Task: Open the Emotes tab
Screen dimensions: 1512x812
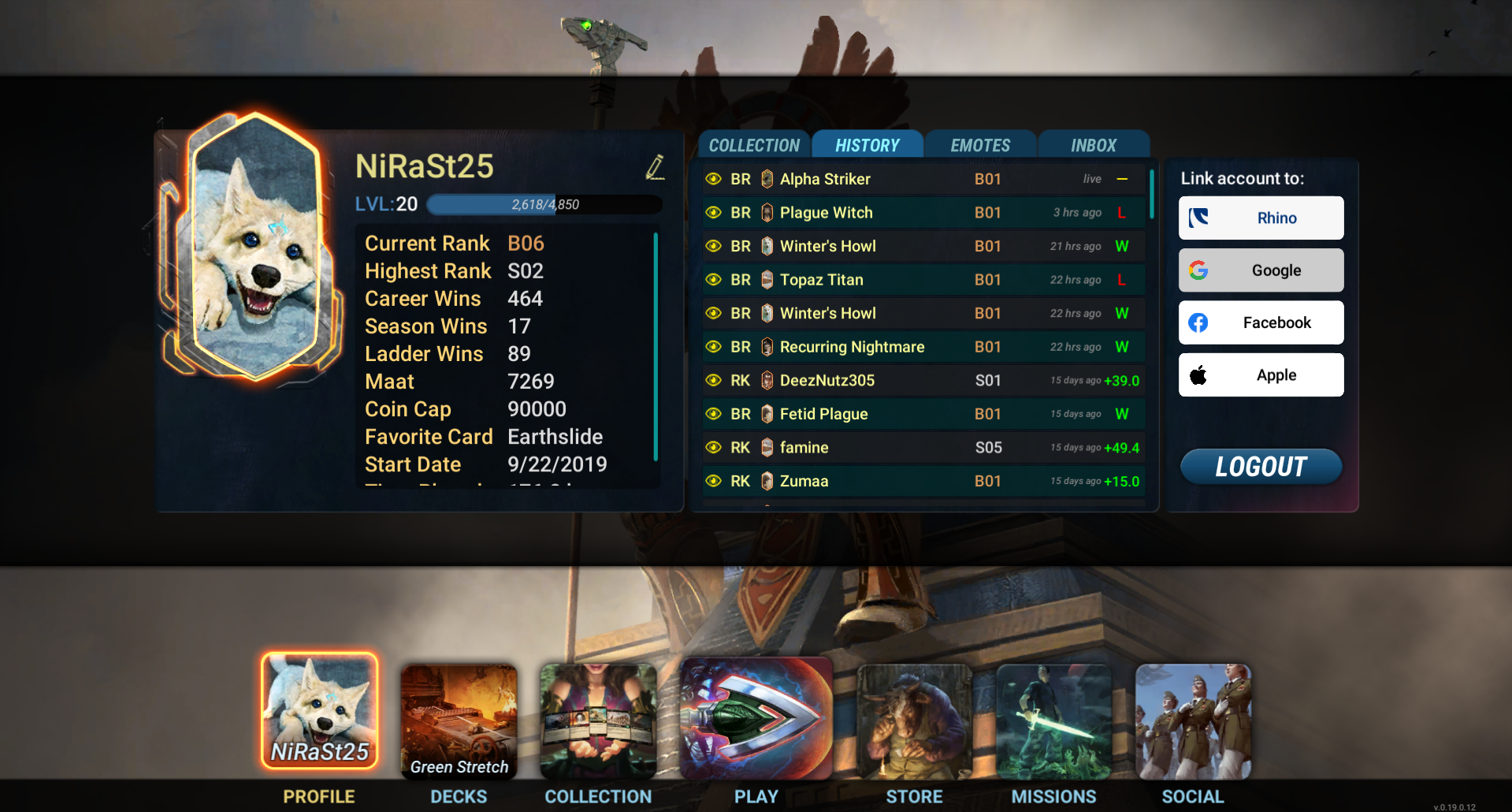Action: coord(980,145)
